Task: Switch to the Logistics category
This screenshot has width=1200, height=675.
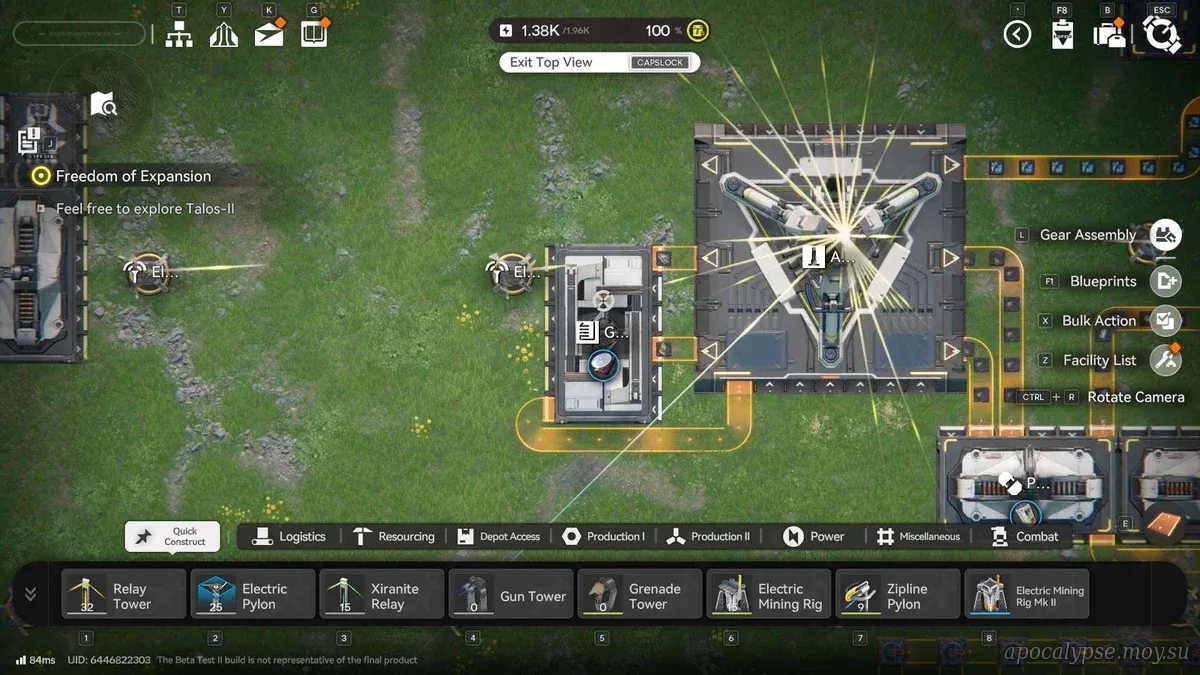Action: coord(290,537)
